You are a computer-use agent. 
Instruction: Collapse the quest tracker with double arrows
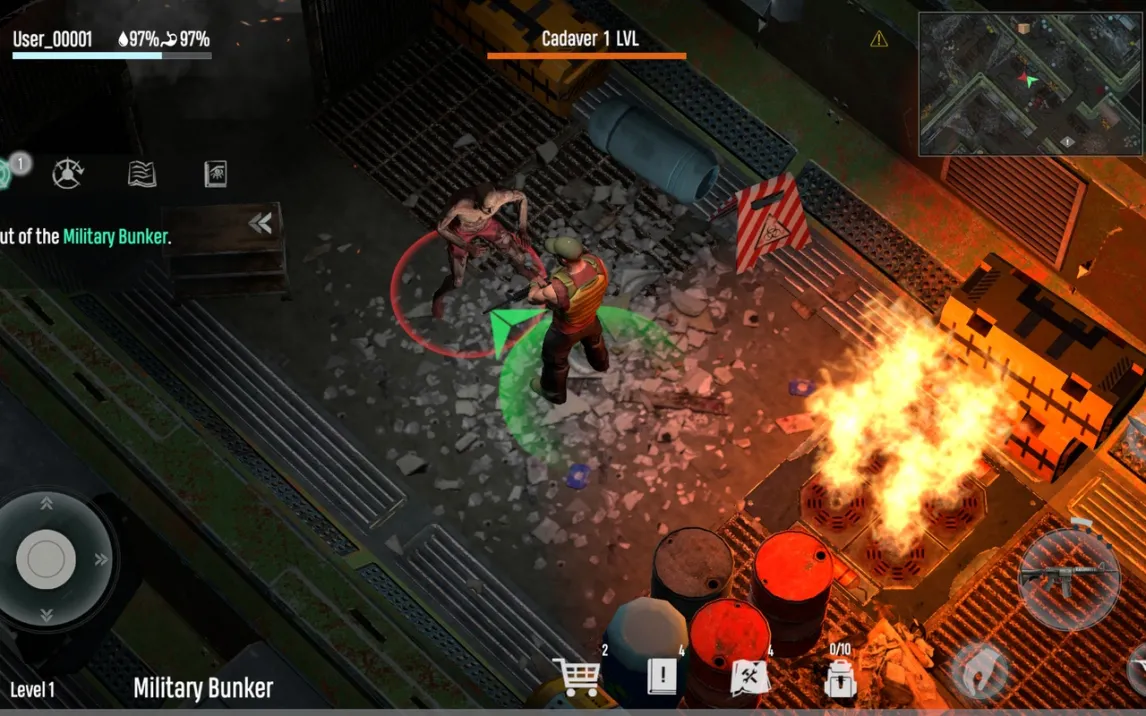tap(260, 223)
